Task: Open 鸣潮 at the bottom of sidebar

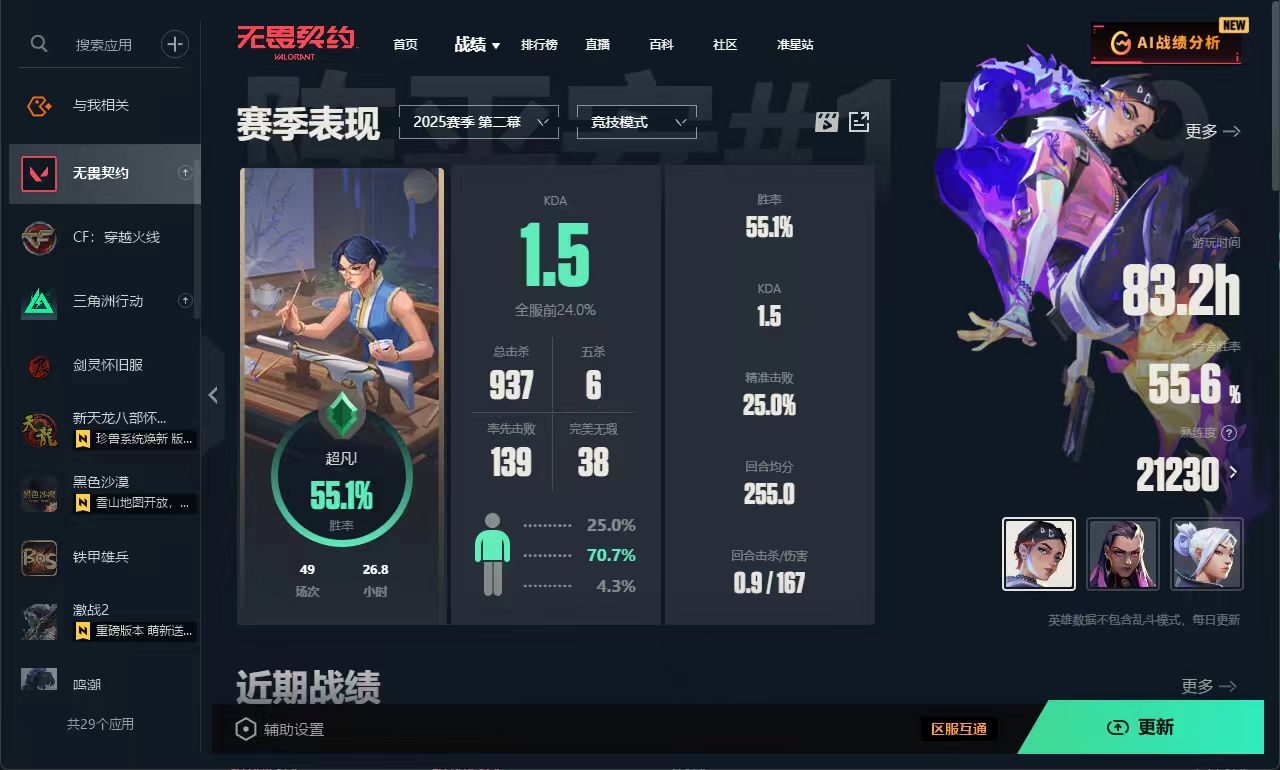Action: (38, 683)
